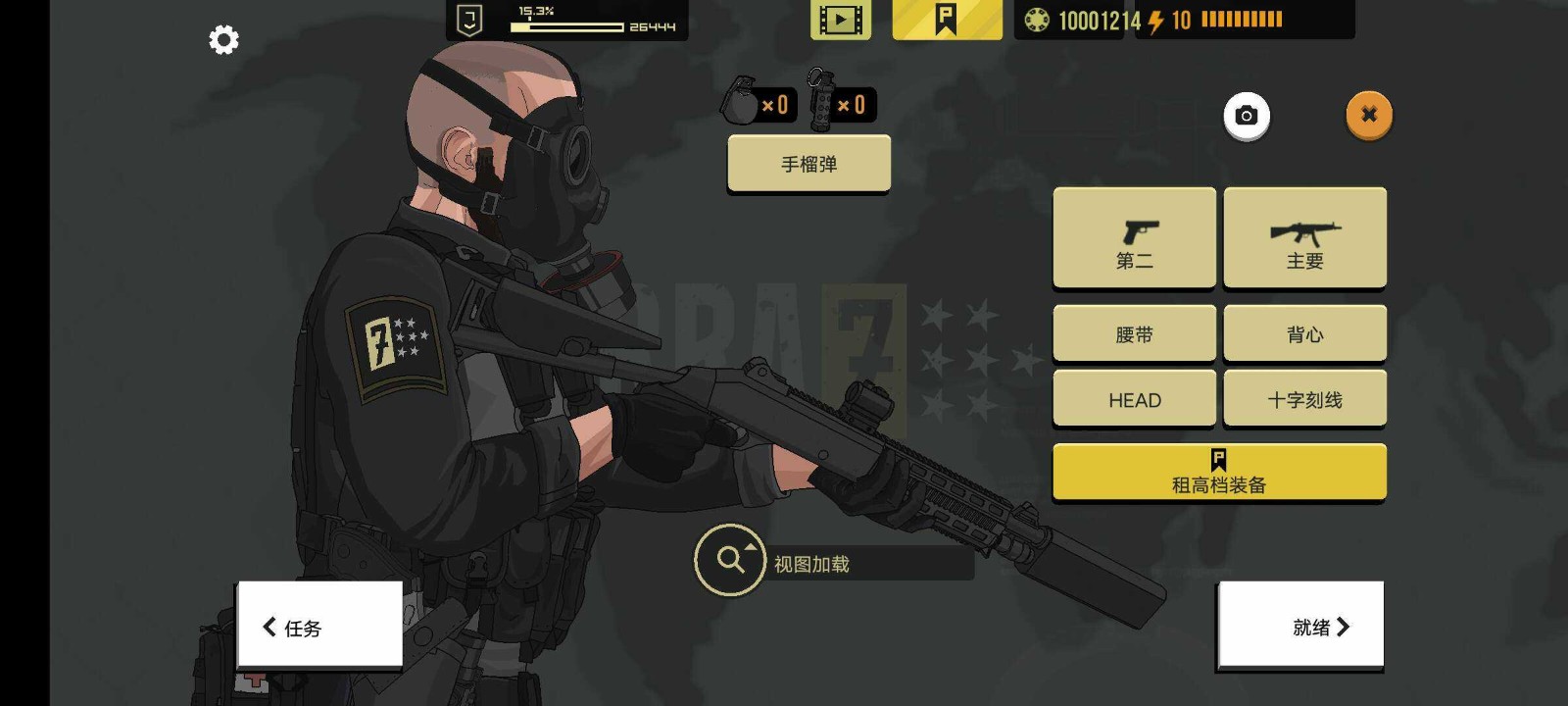Open the 腰带 belt equipment
The width and height of the screenshot is (1568, 706).
(x=1134, y=334)
